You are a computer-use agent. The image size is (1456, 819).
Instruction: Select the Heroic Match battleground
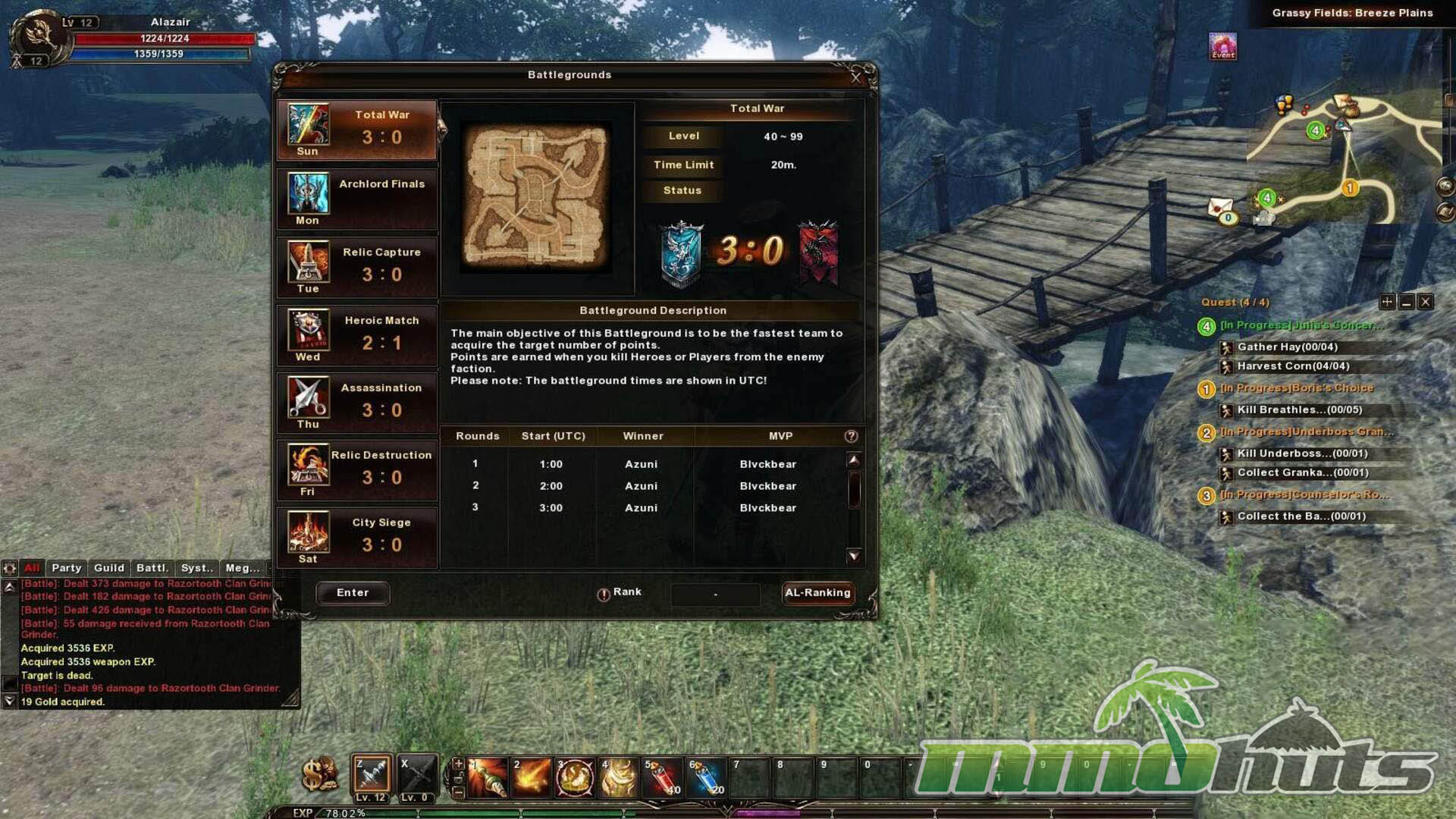coord(357,334)
